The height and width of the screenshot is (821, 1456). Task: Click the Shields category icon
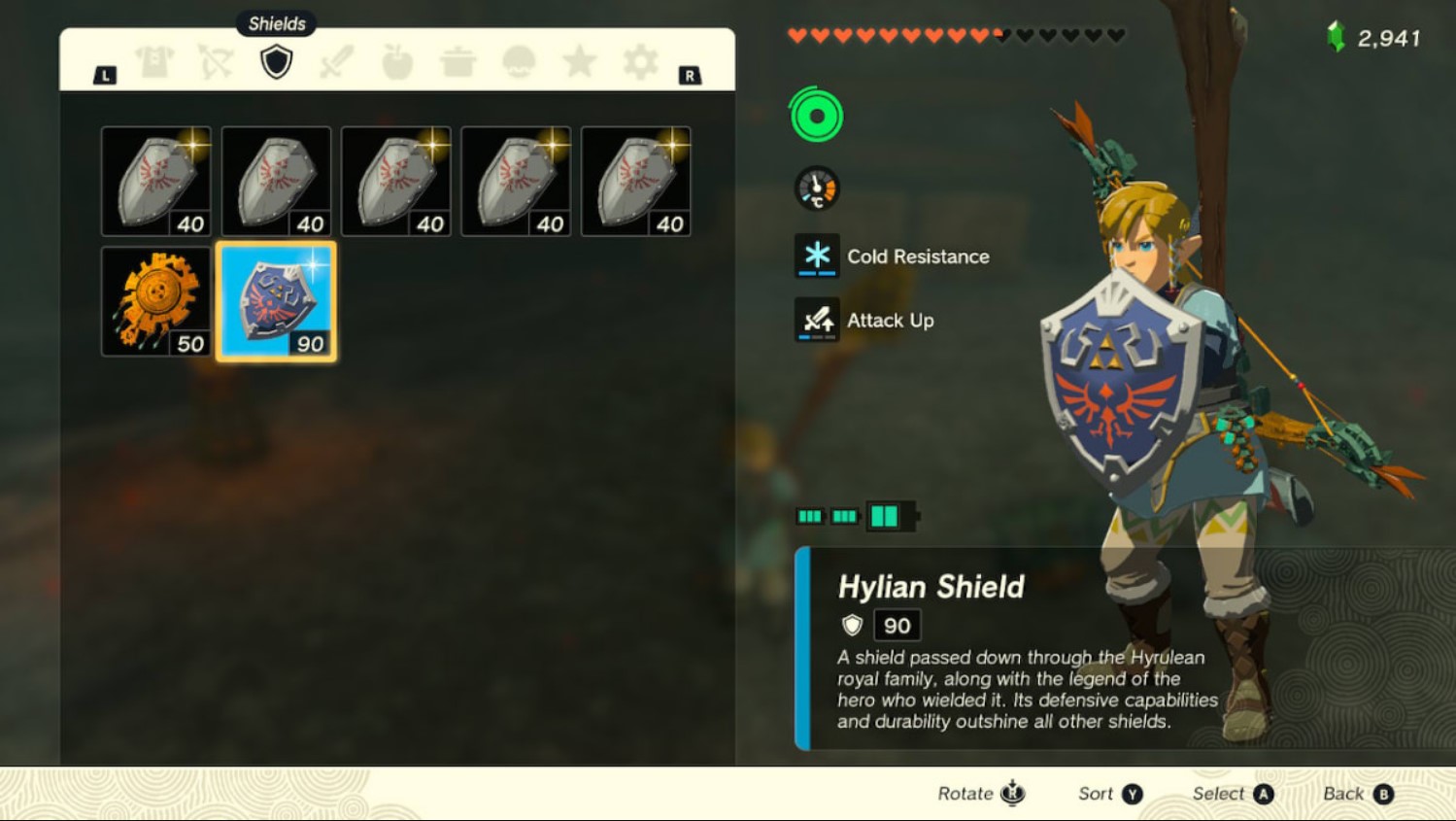tap(276, 60)
